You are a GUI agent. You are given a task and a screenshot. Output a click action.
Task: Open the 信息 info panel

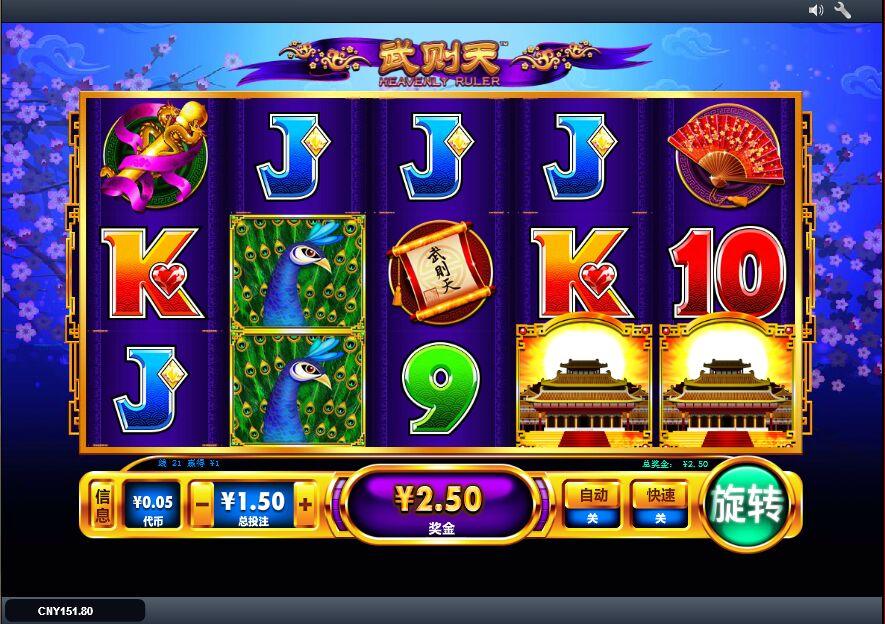tap(102, 505)
